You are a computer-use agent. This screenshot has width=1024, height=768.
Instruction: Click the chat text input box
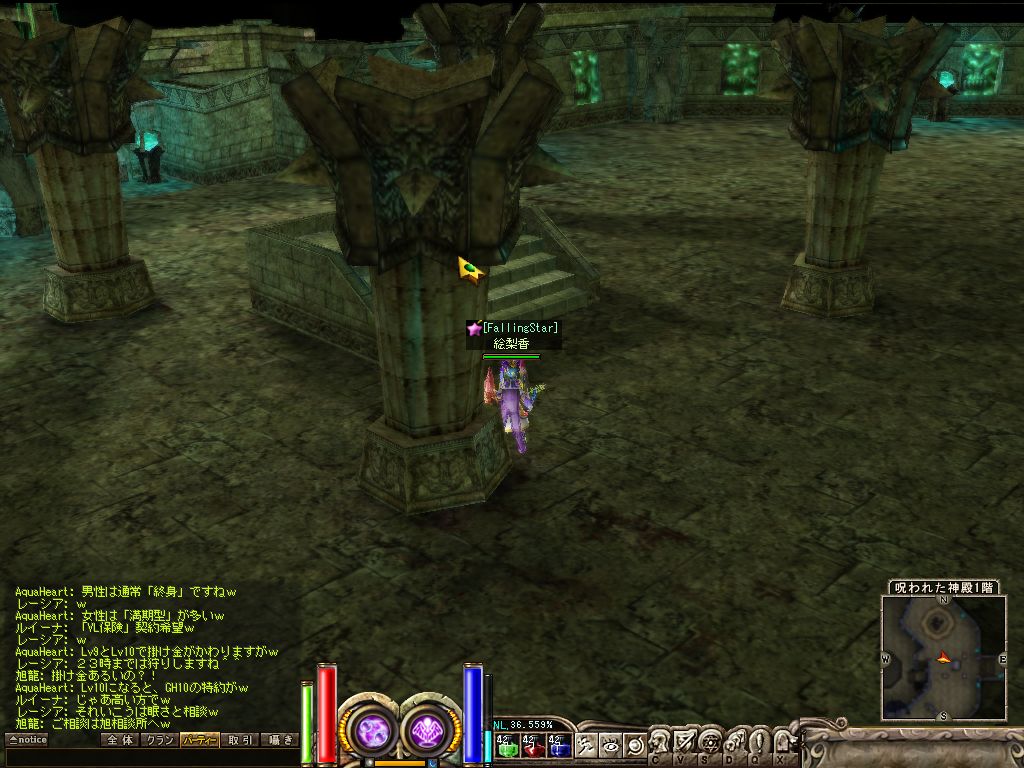coord(150,757)
